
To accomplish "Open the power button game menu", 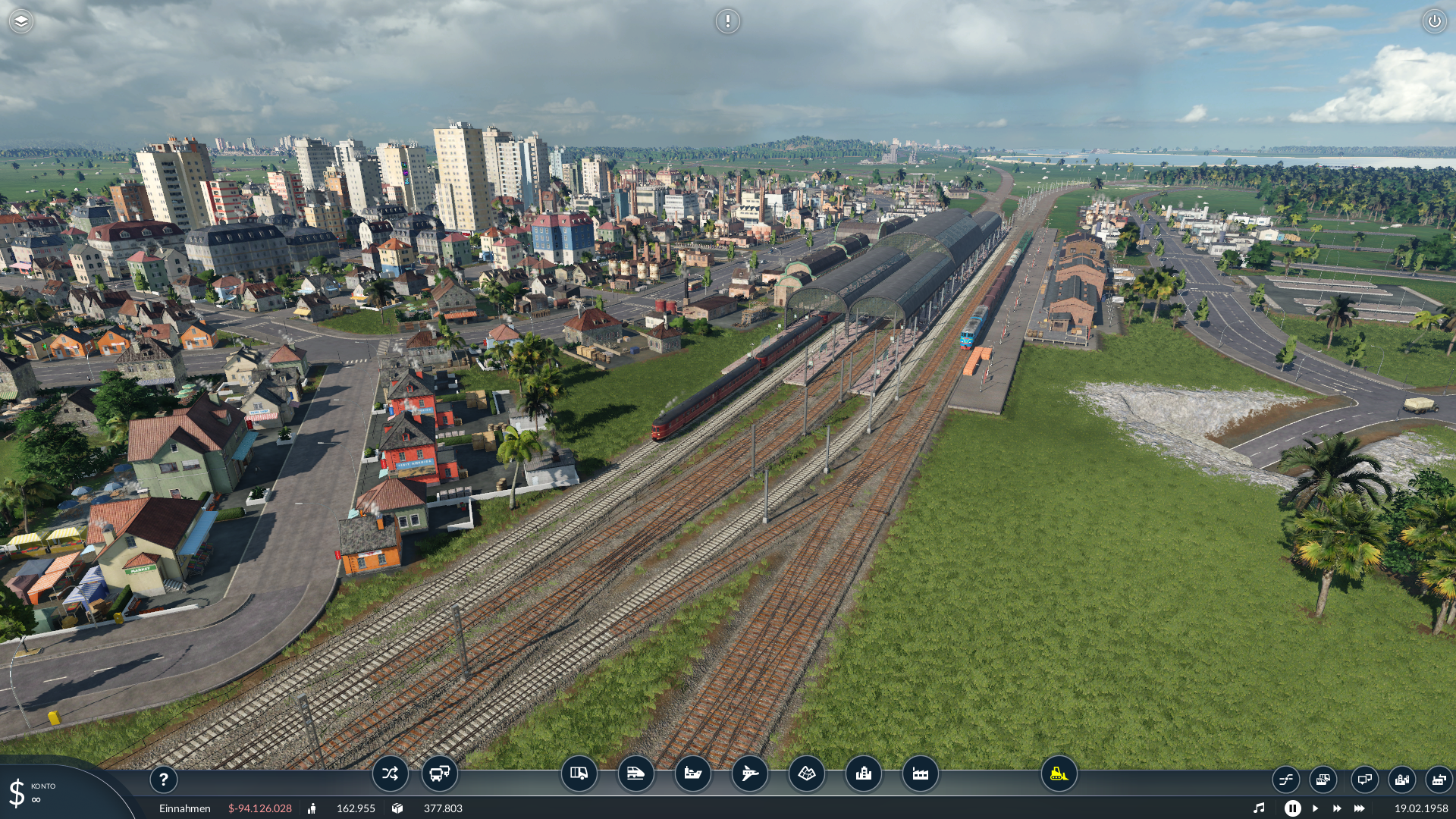I will coord(1434,21).
